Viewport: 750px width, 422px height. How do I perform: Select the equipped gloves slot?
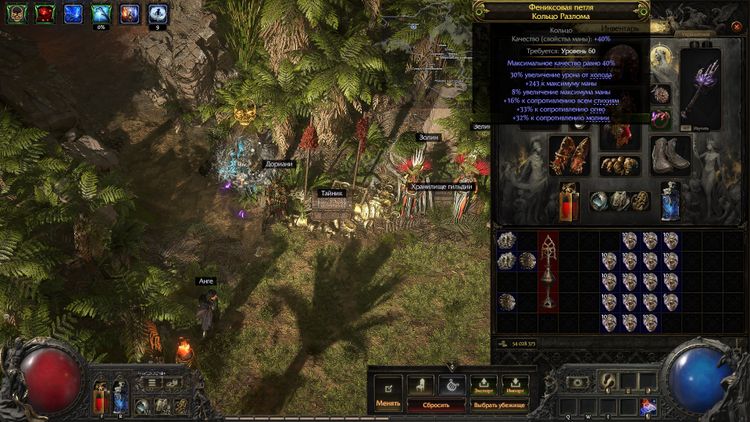pyautogui.click(x=569, y=155)
